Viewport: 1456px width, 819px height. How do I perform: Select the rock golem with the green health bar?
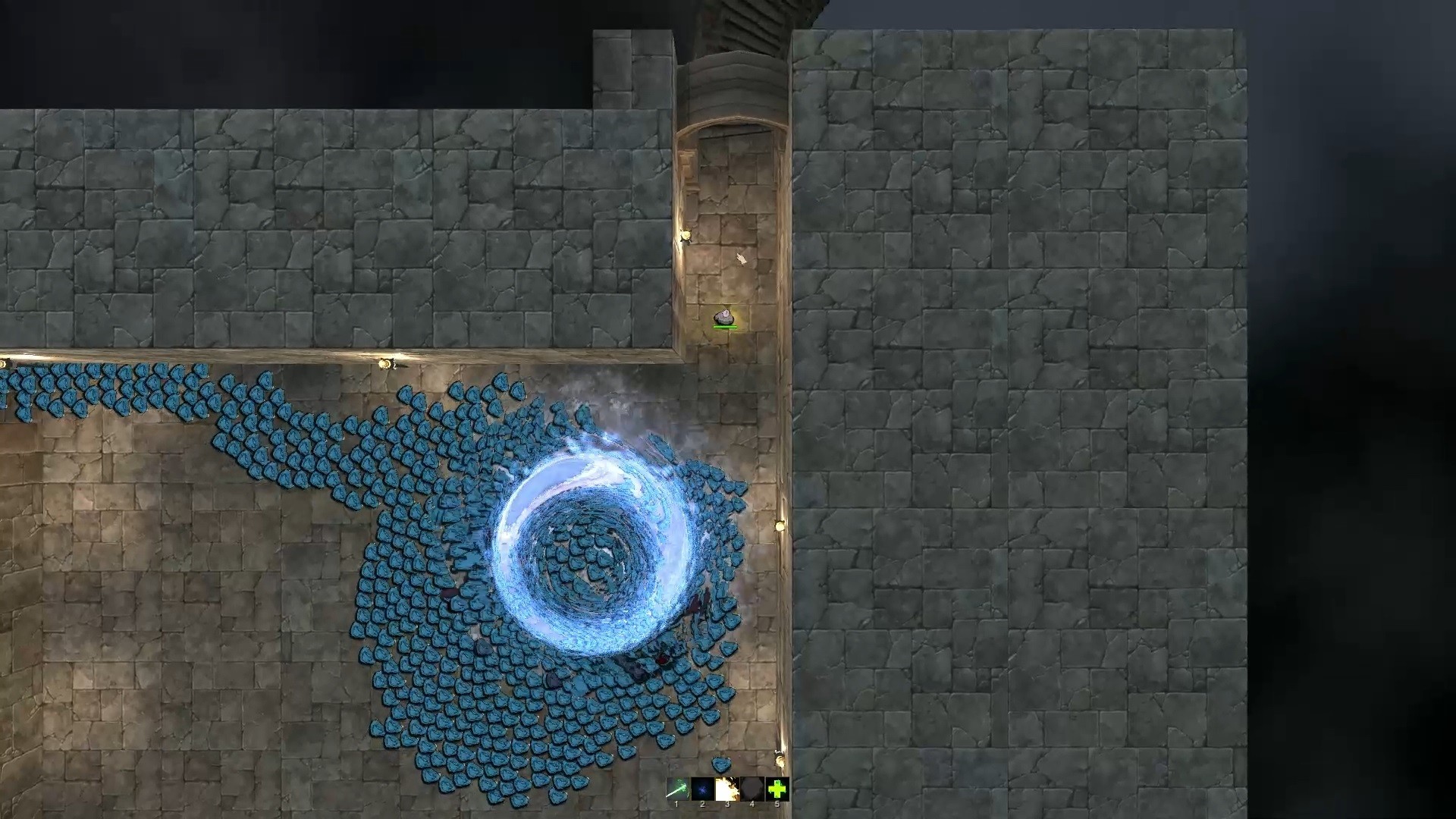point(724,316)
